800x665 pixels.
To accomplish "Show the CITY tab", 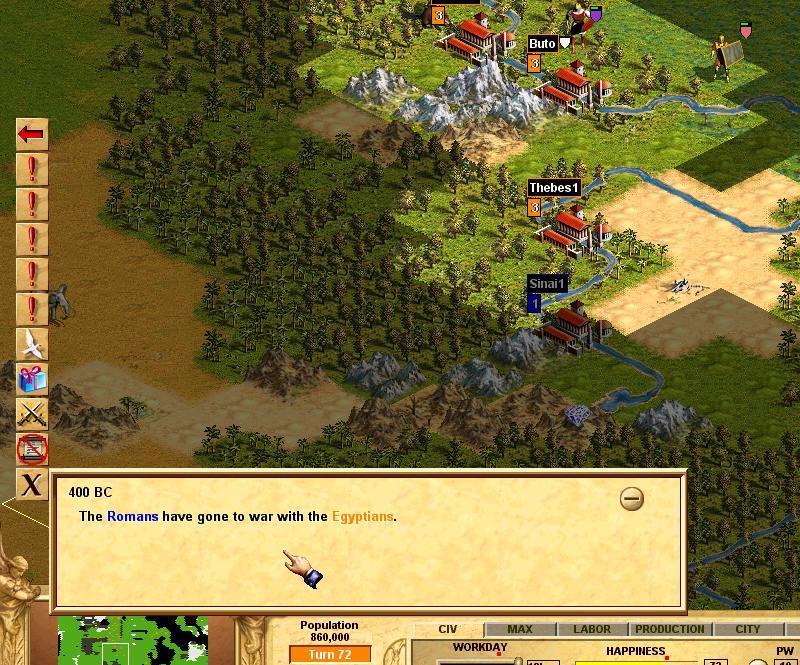I will pos(748,629).
